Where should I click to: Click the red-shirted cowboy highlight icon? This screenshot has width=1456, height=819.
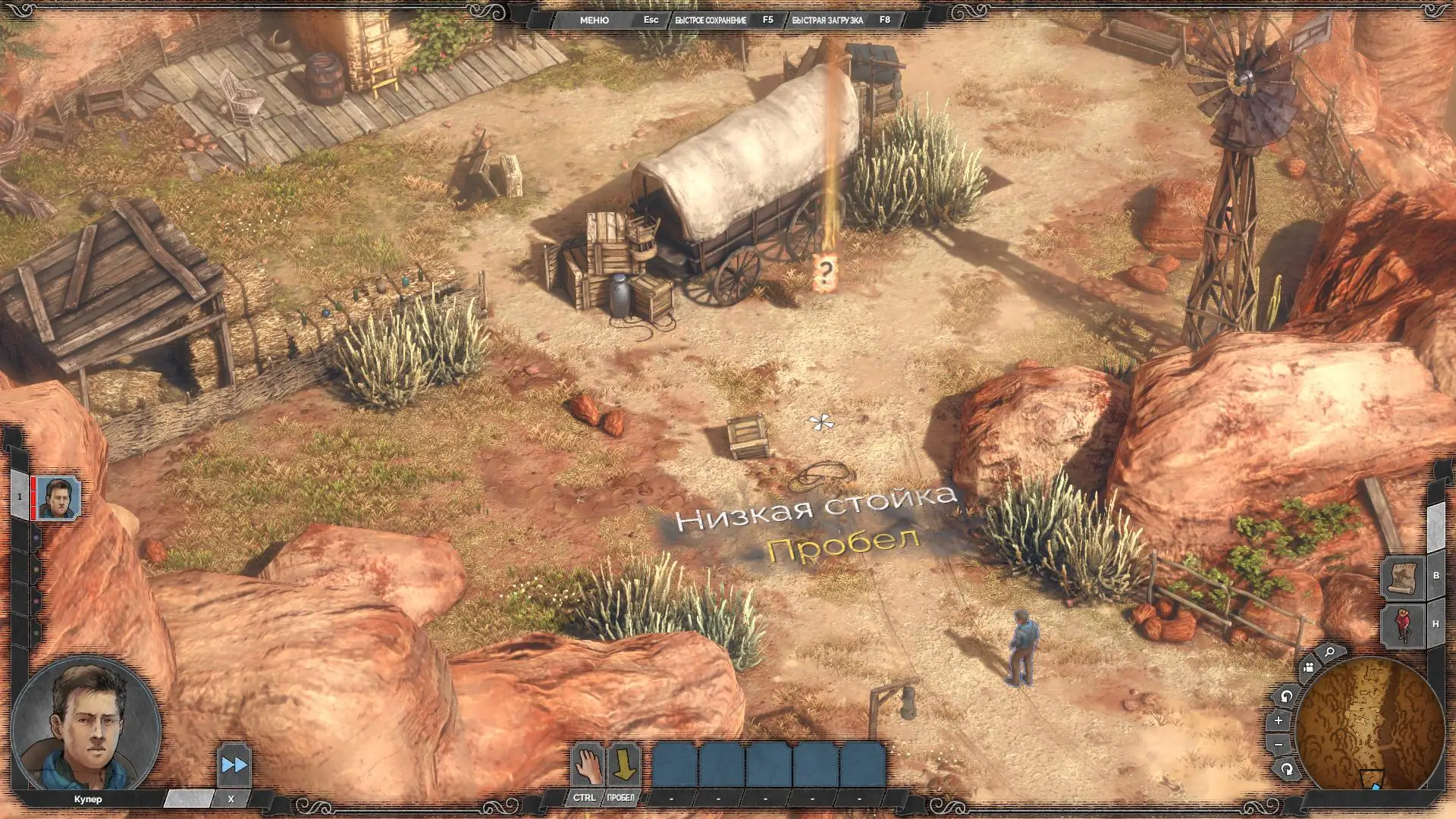click(1402, 625)
